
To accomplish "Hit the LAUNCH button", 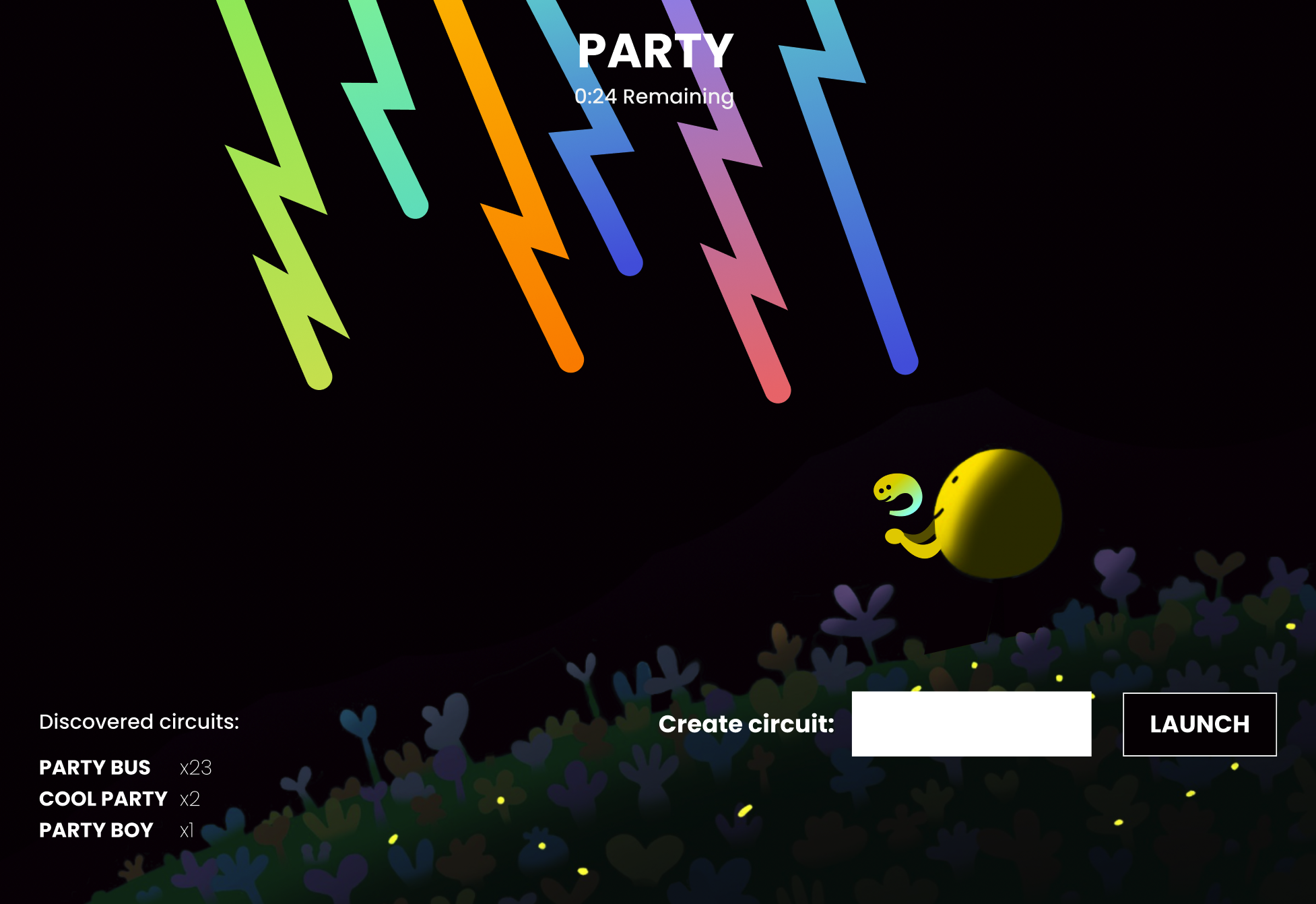I will pyautogui.click(x=1199, y=724).
